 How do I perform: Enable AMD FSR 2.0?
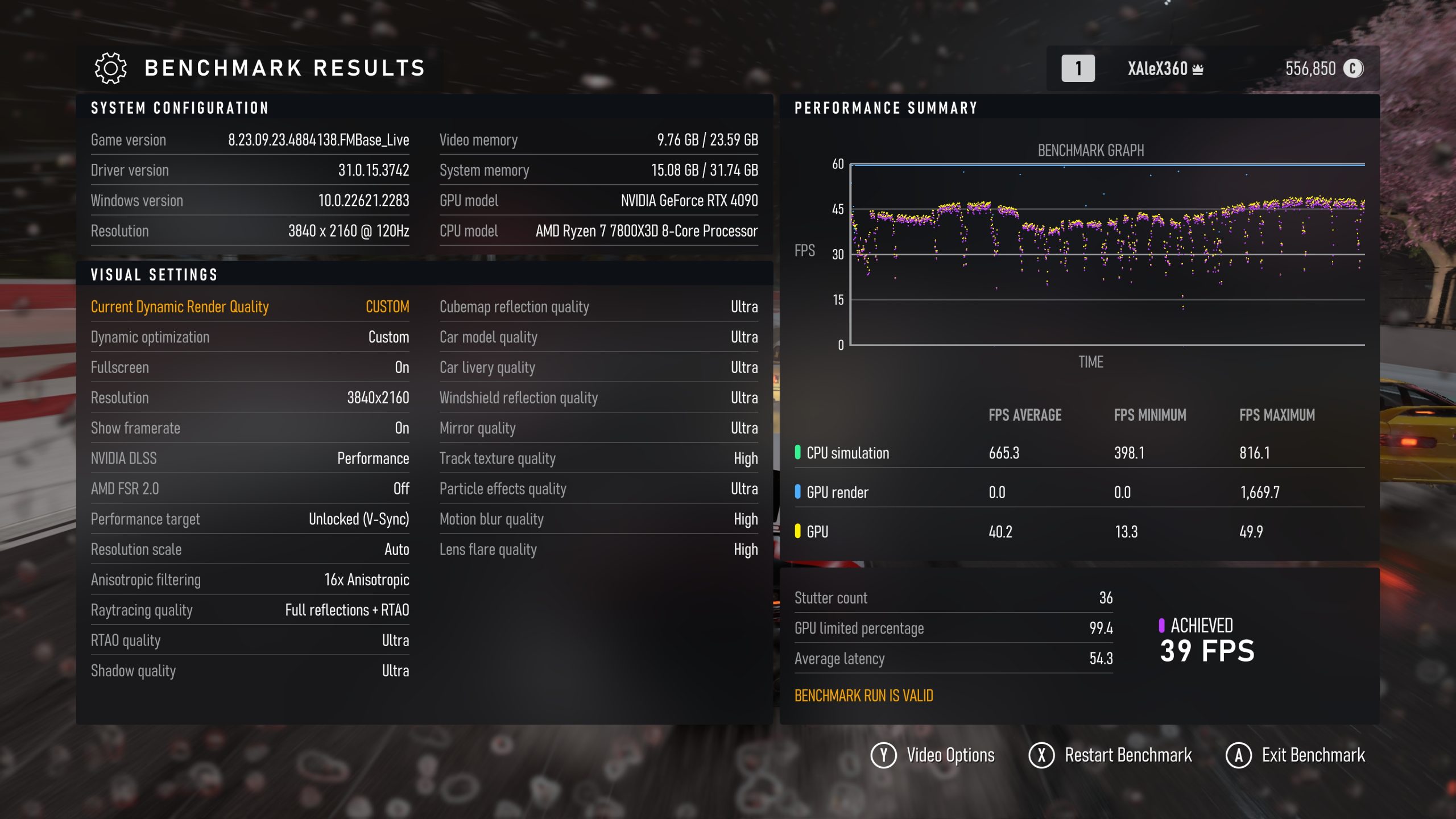(x=250, y=489)
